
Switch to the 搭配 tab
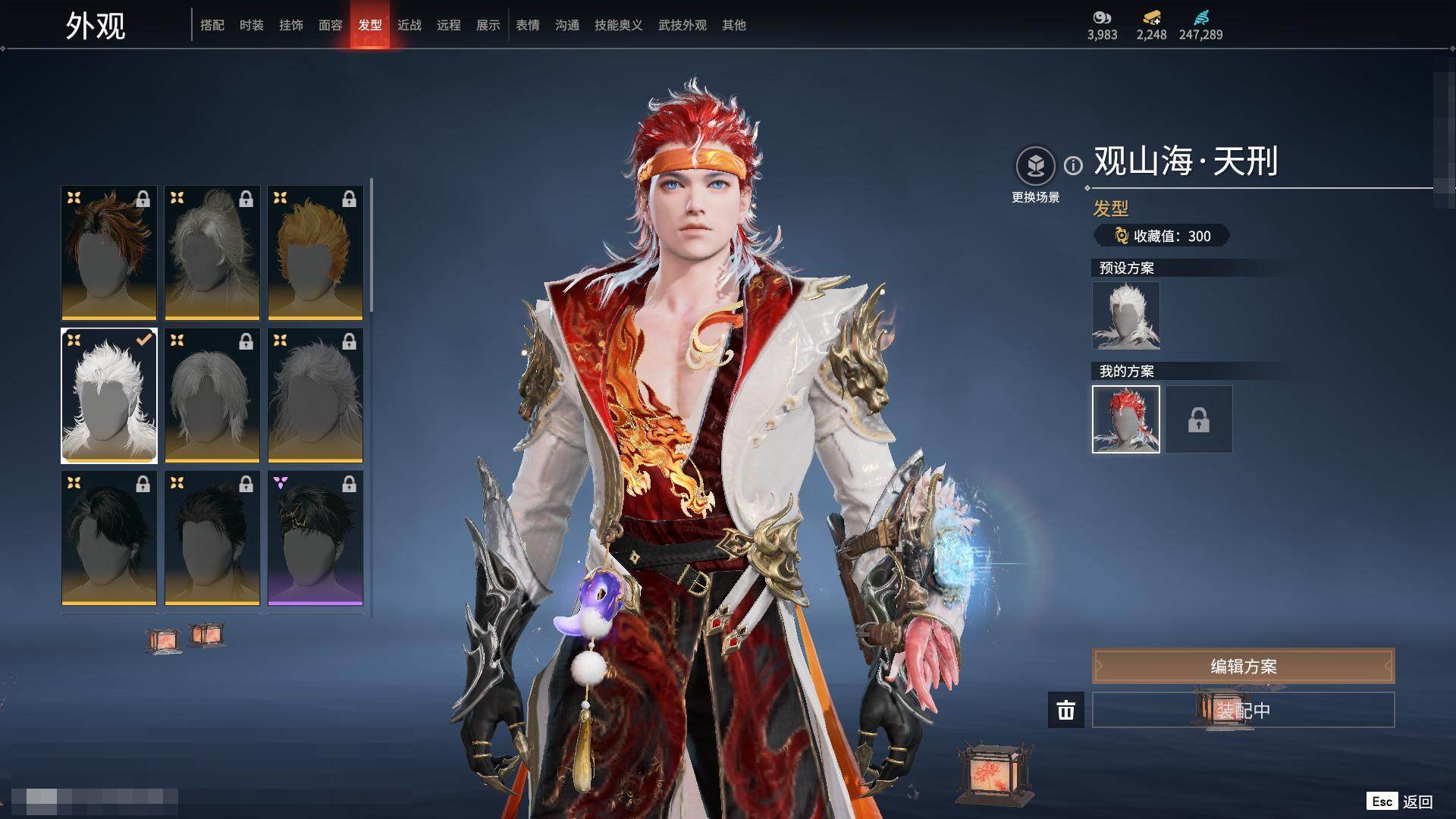[212, 25]
